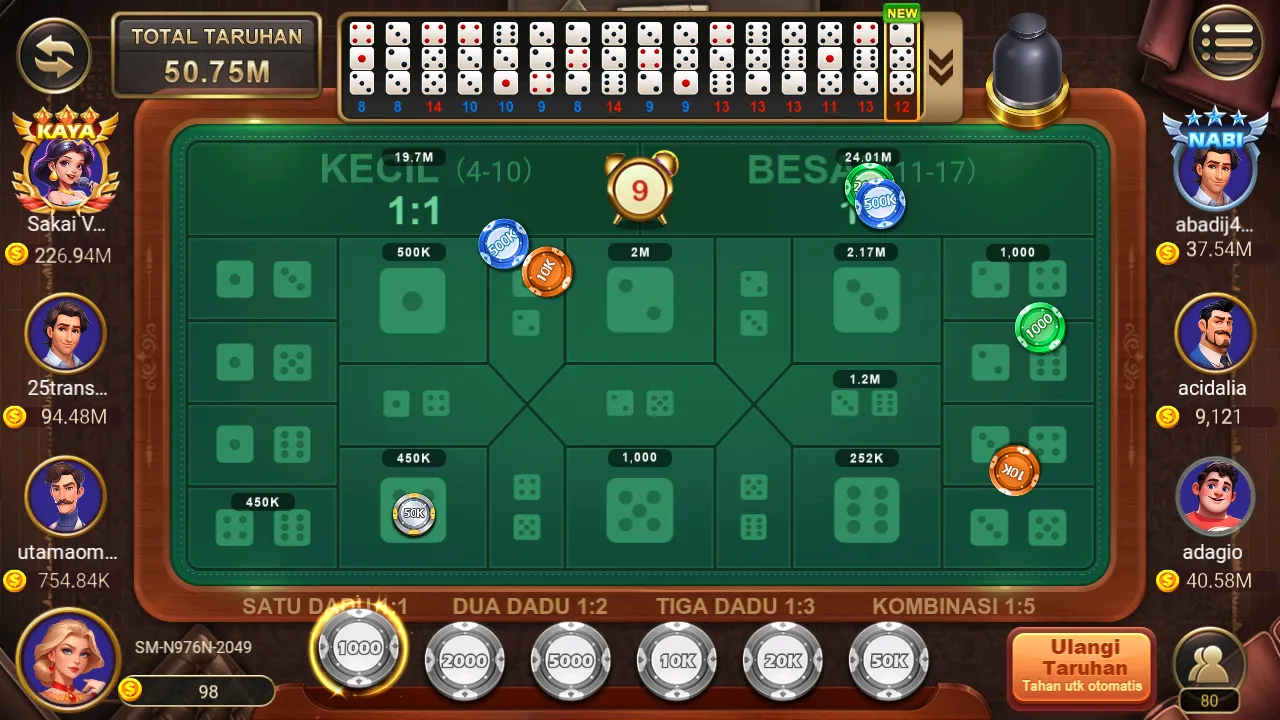Choose the 20K chip
Screen dimensions: 1280x720
tap(783, 660)
